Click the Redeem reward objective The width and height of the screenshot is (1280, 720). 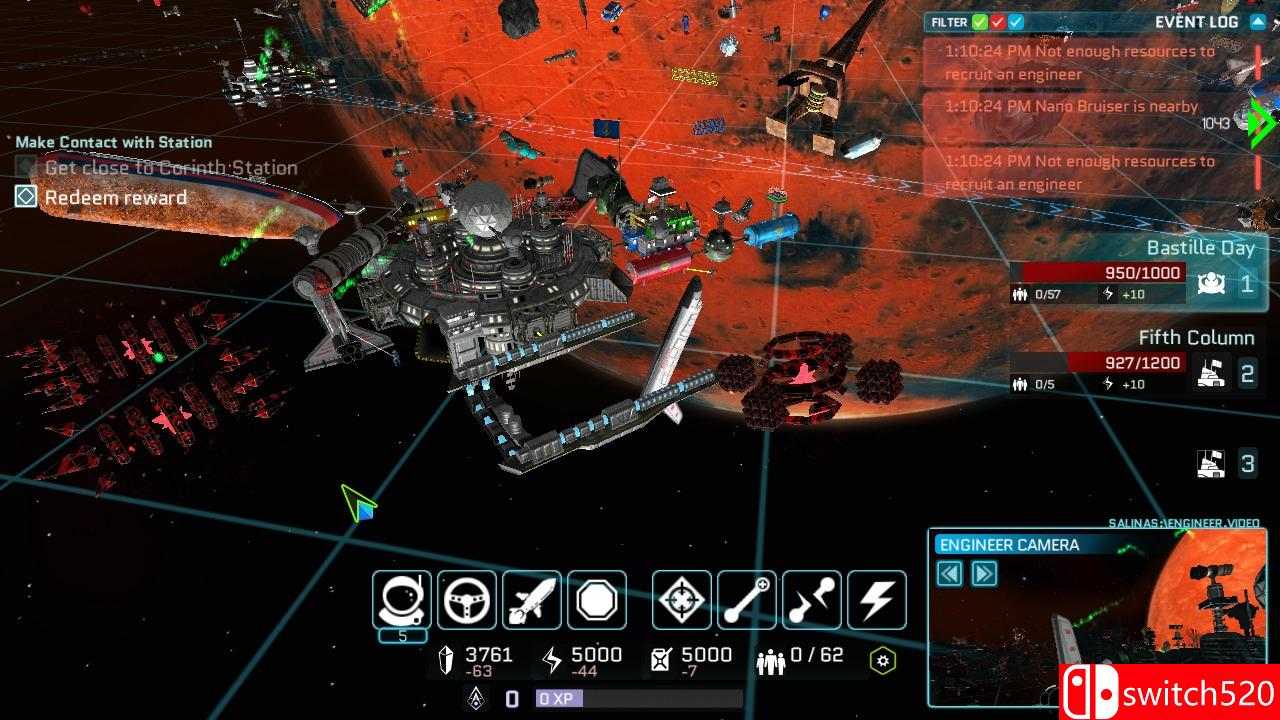click(115, 197)
